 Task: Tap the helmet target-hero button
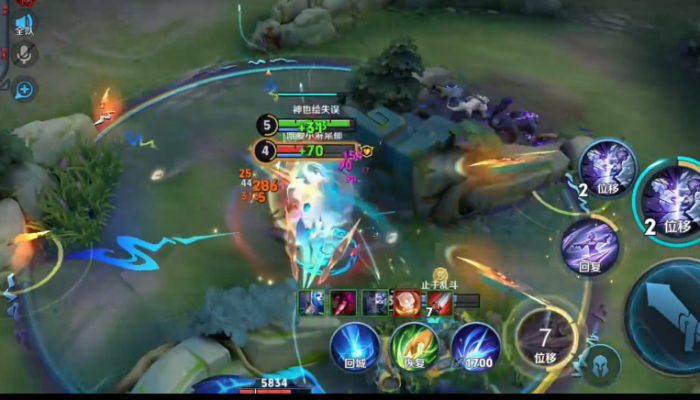[x=601, y=365]
